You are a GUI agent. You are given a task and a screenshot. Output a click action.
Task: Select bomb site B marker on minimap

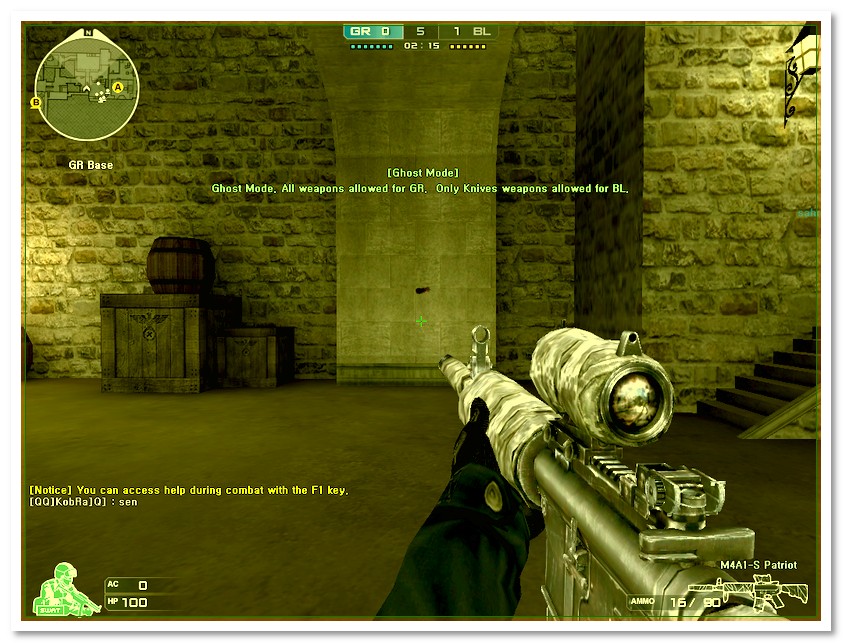pos(37,102)
